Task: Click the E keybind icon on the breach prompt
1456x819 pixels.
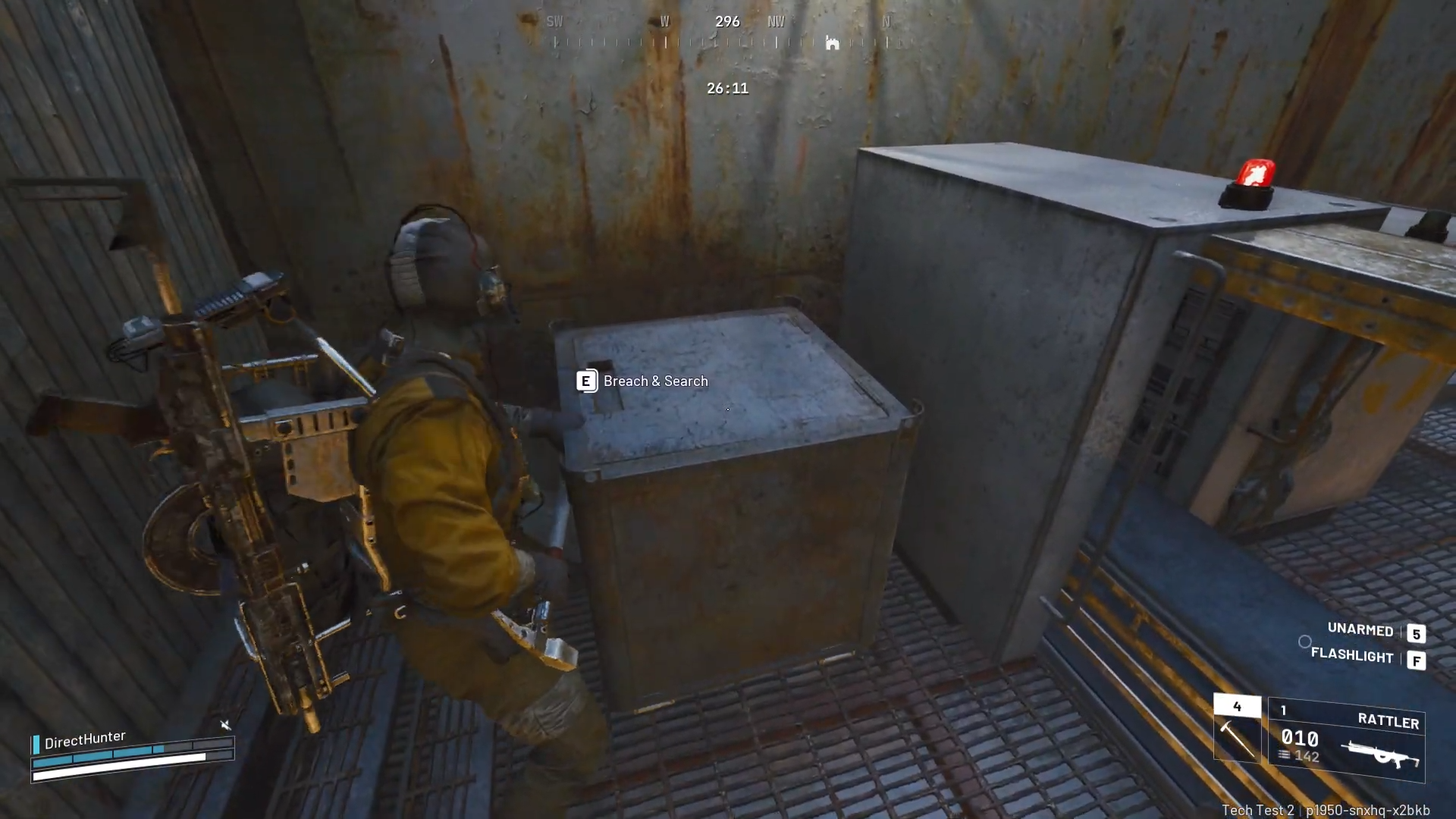Action: tap(586, 381)
